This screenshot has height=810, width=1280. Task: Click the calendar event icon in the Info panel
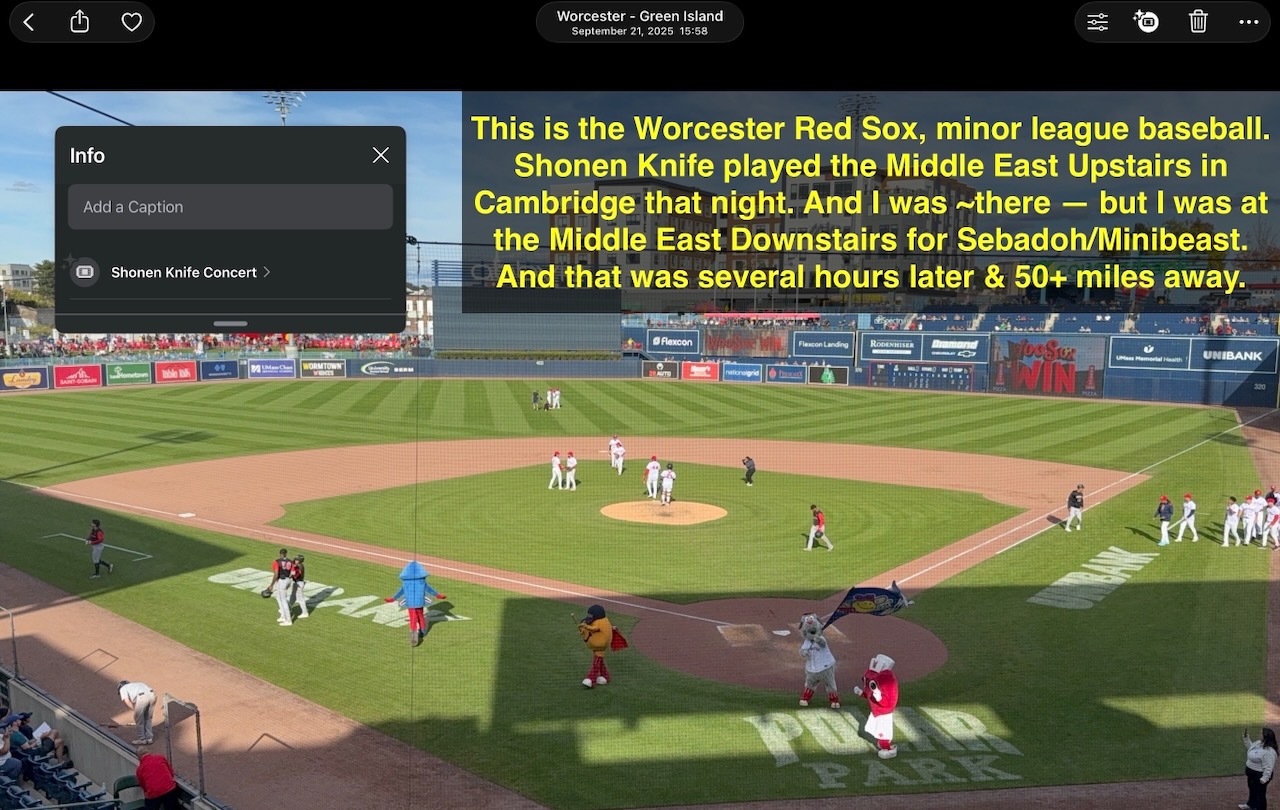[x=84, y=272]
